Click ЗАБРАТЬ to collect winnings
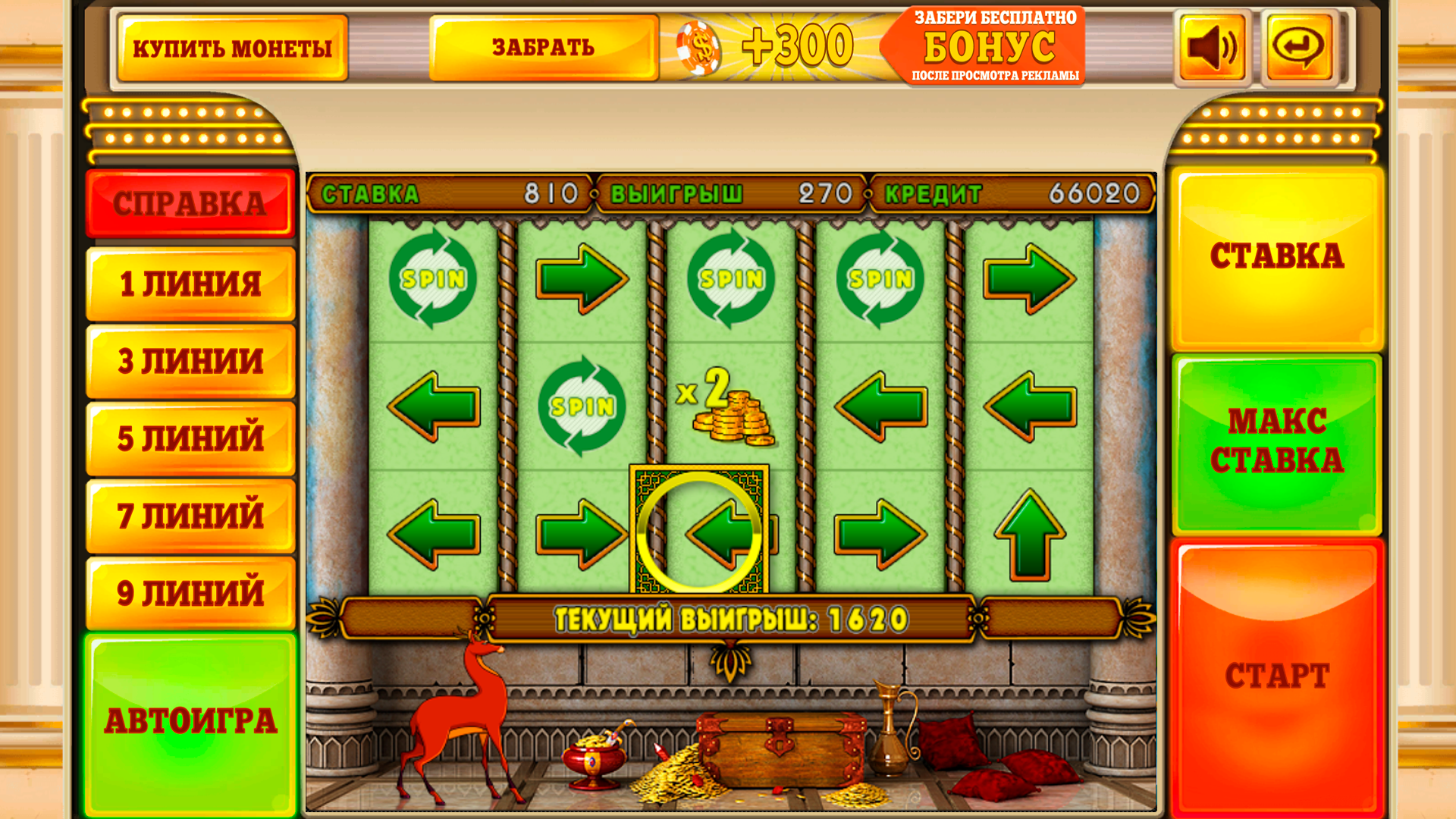 [544, 48]
